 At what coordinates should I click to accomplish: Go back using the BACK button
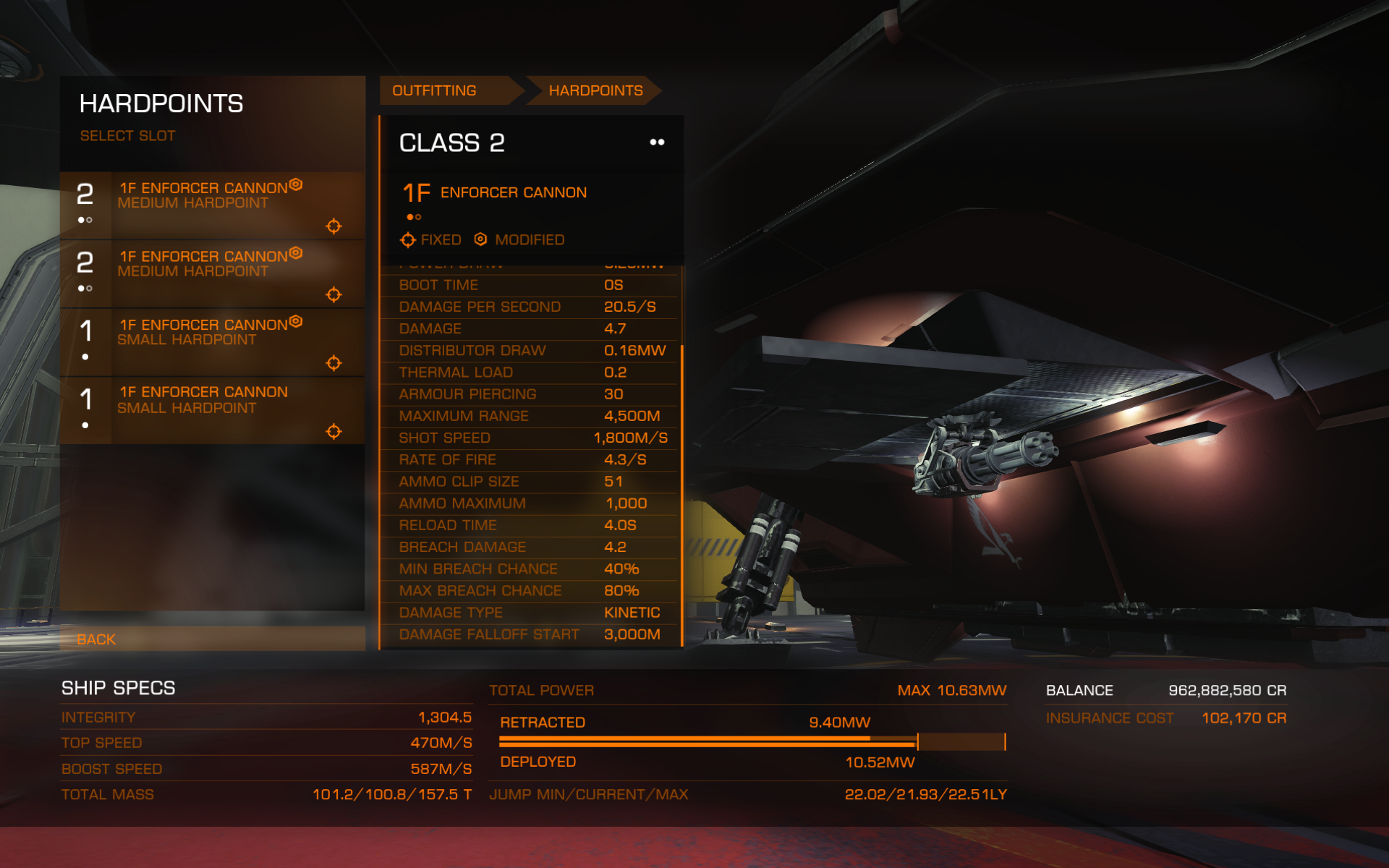tap(97, 639)
